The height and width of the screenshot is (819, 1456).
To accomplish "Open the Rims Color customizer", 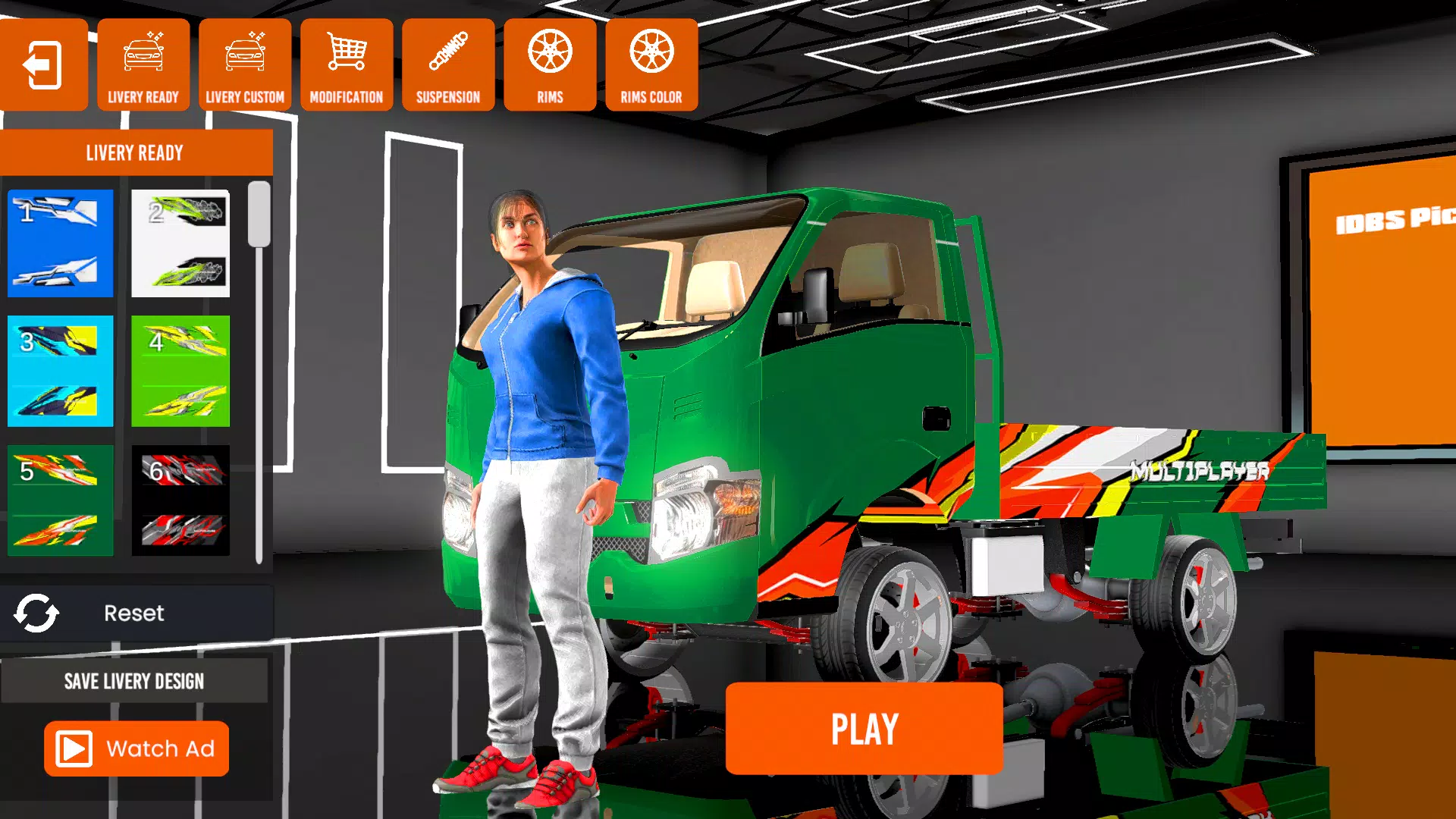I will (x=651, y=64).
